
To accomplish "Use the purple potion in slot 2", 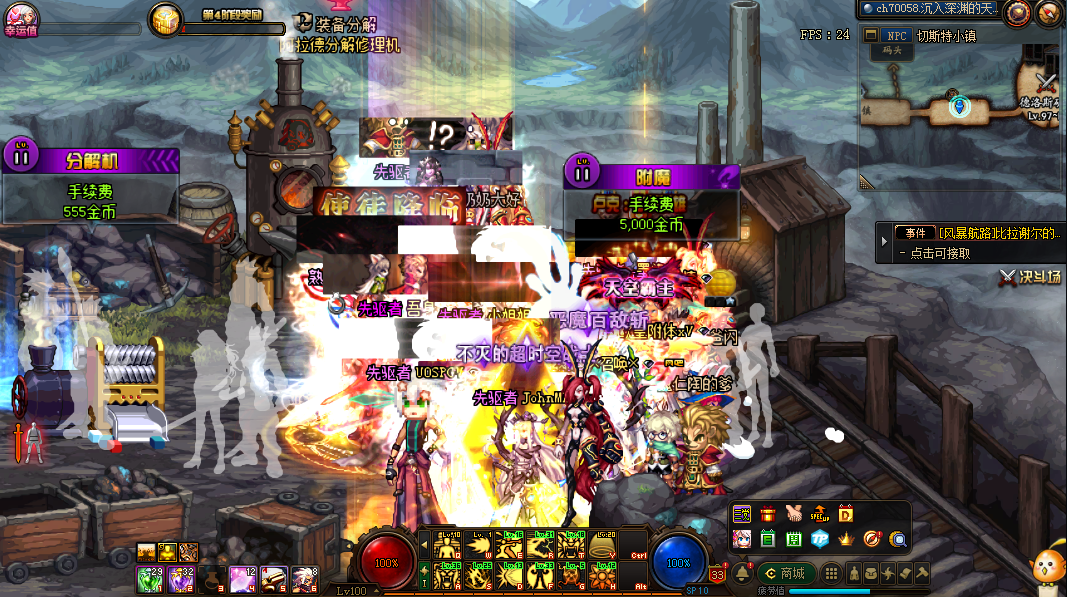I will tap(180, 578).
